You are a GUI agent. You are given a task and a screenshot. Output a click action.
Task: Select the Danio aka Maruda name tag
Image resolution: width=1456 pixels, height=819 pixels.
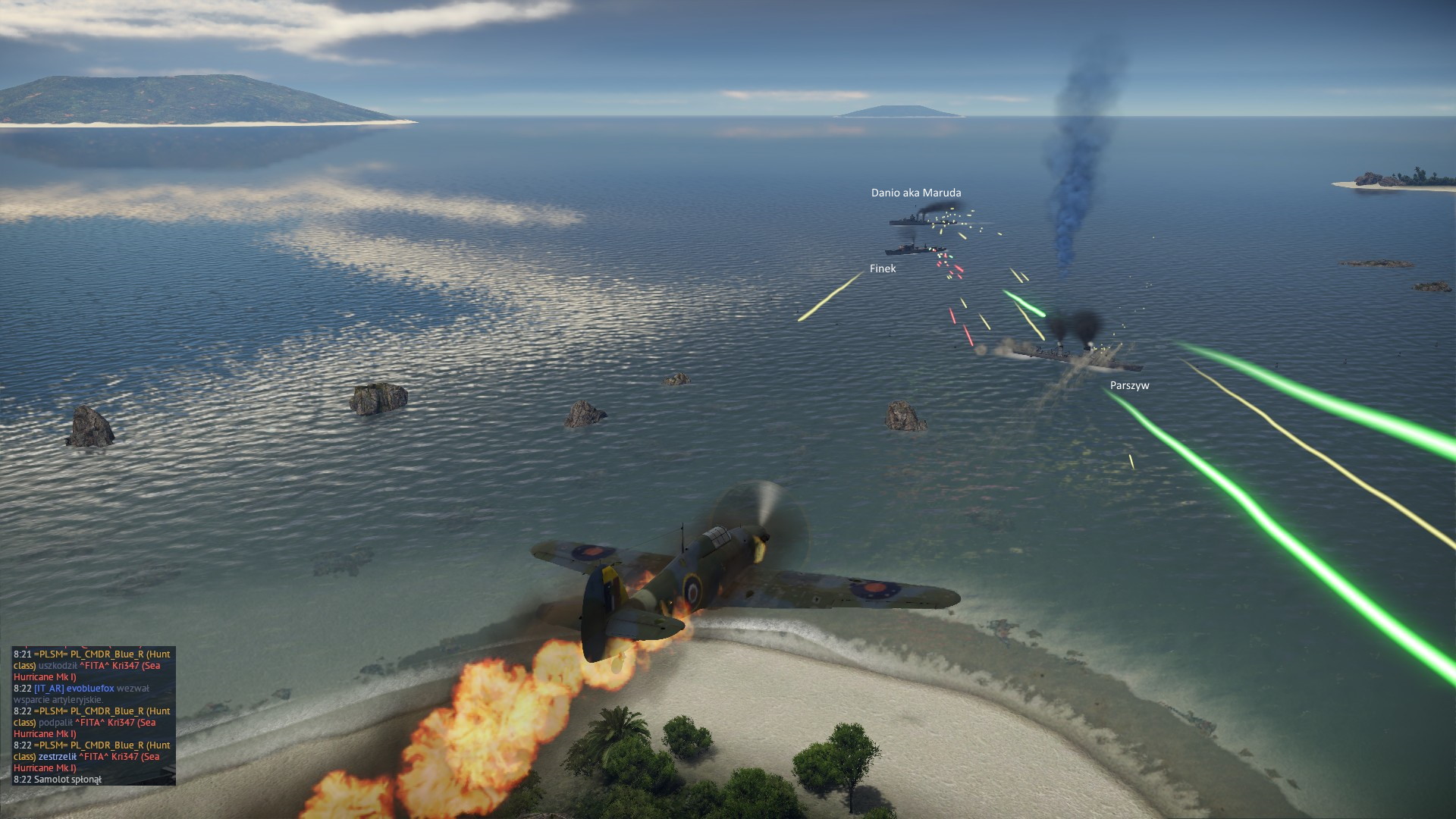click(915, 193)
